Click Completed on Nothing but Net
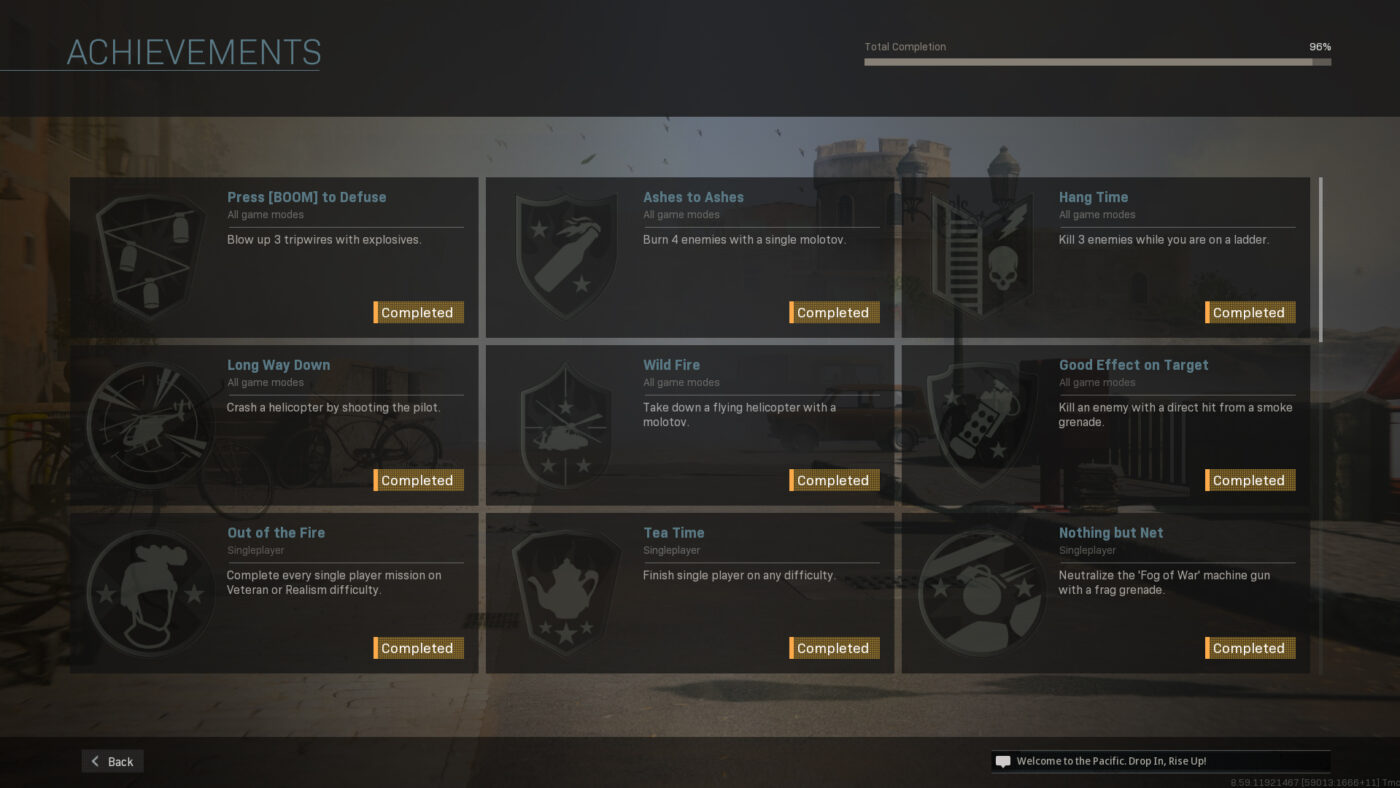 1252,648
